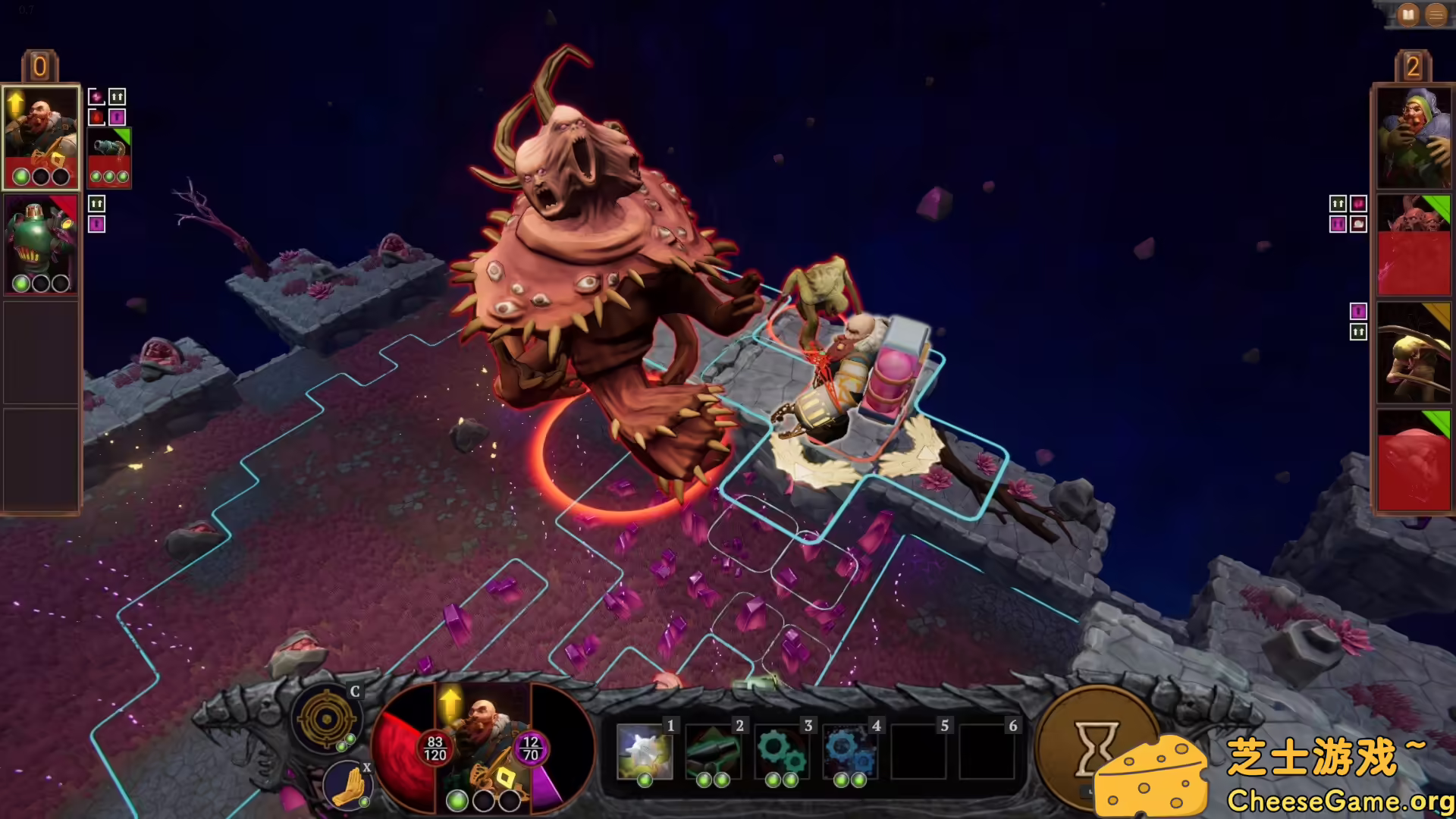Activate the white burst ability in slot 1
Viewport: 1456px width, 819px height.
tap(645, 751)
